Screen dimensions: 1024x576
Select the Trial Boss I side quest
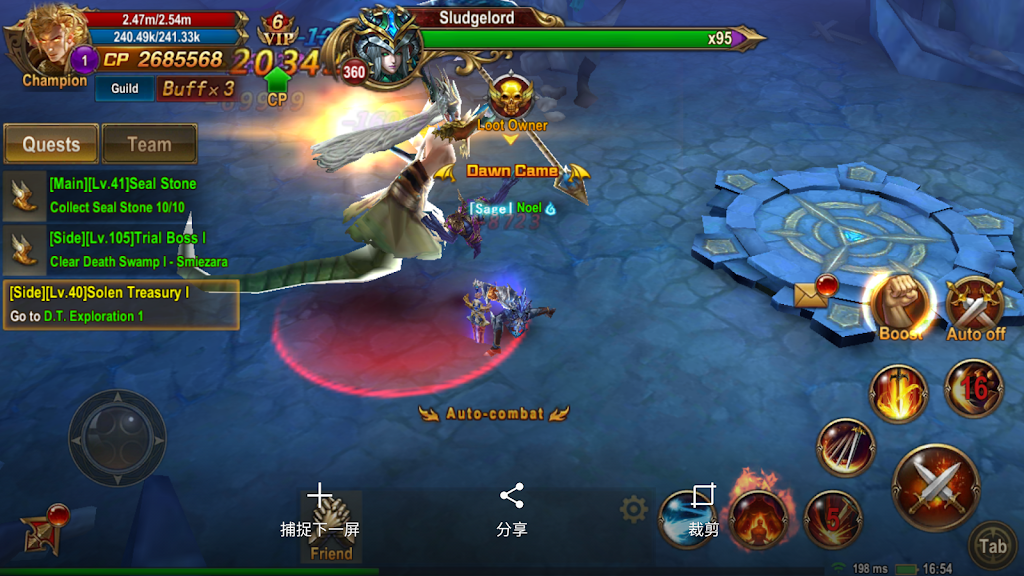pos(120,249)
